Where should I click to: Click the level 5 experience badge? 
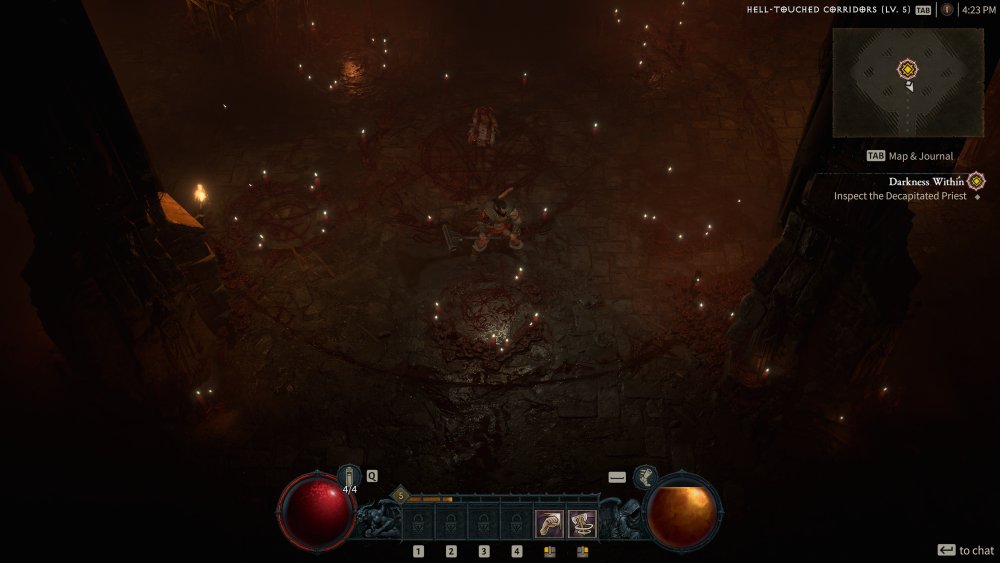tap(401, 494)
